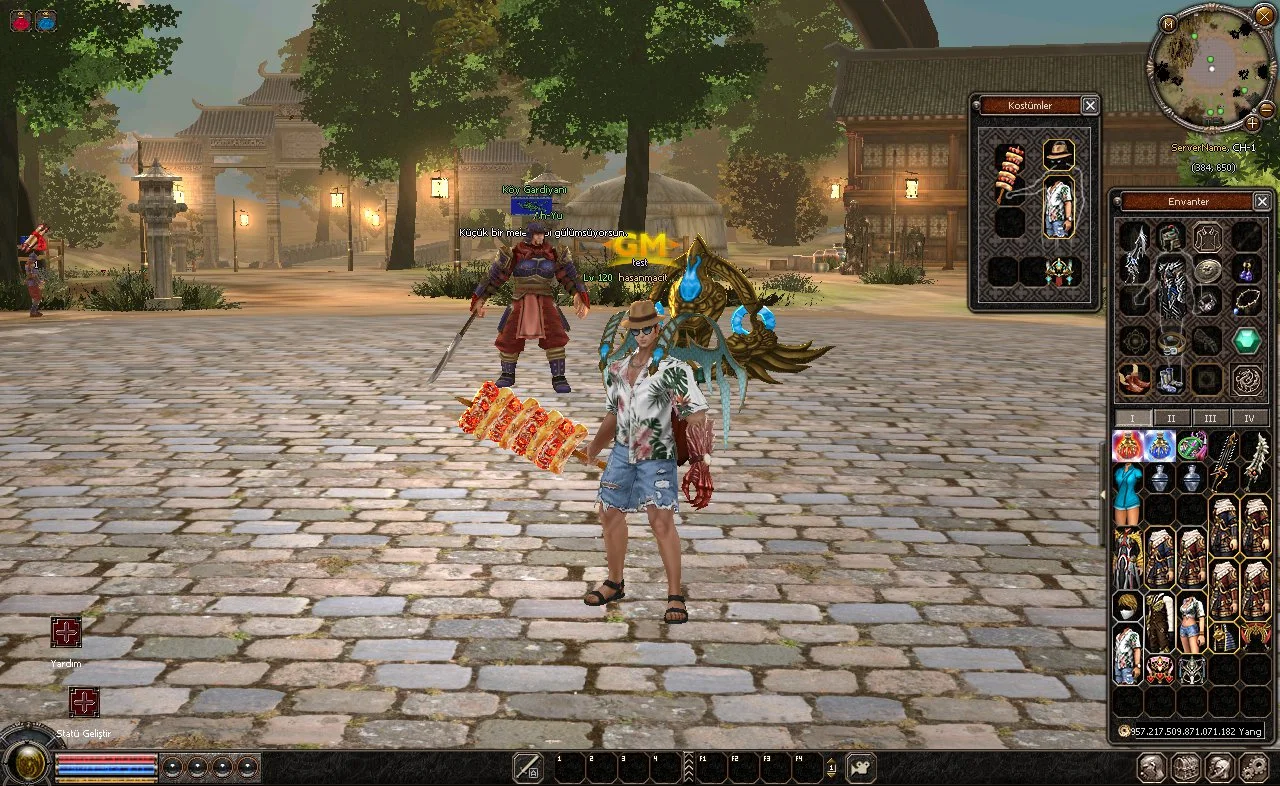Image resolution: width=1280 pixels, height=786 pixels.
Task: Click the fedora hat costume slot
Action: 1058,154
